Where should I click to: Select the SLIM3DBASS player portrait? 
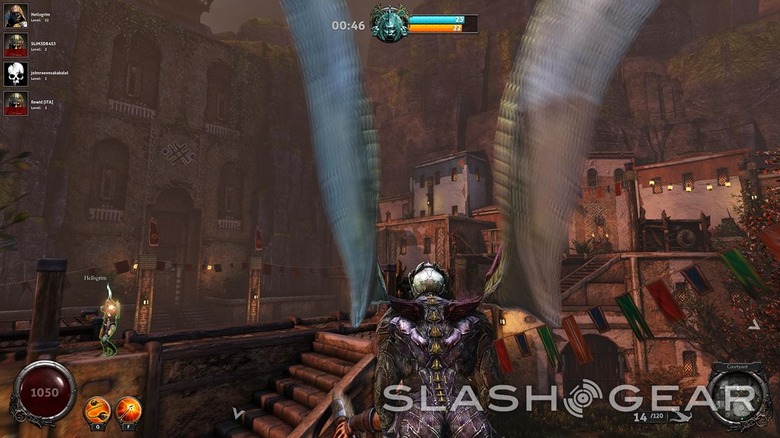click(15, 45)
